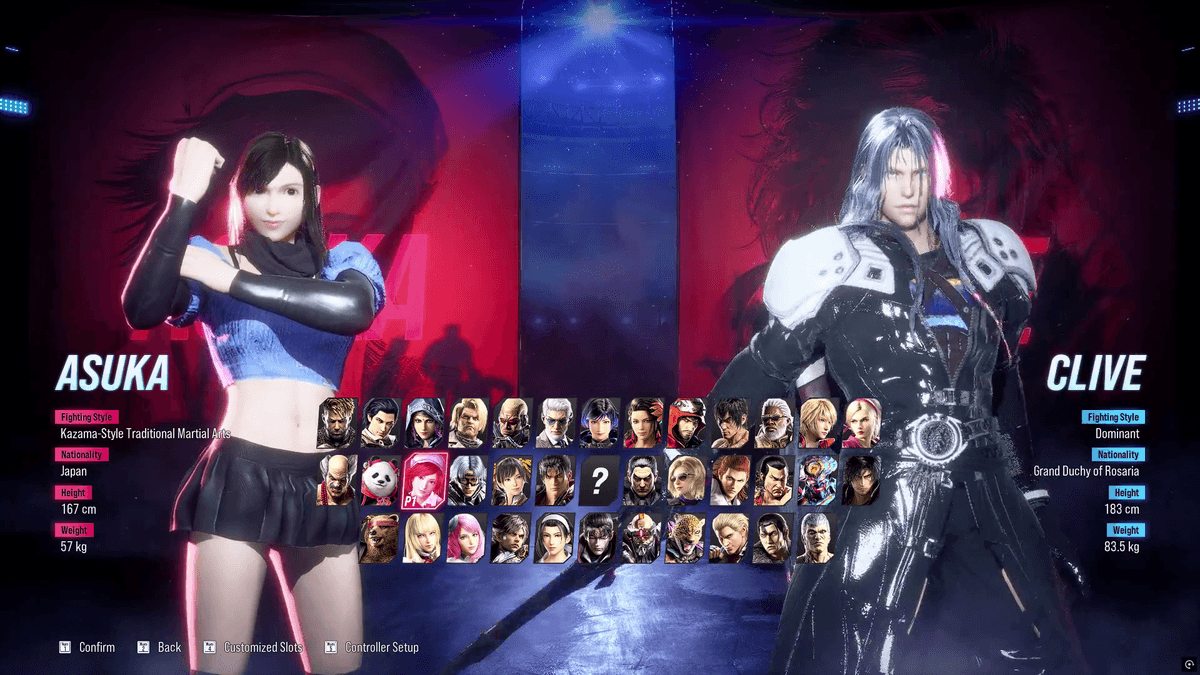Select the pink-haired Alisa portrait

tap(467, 539)
